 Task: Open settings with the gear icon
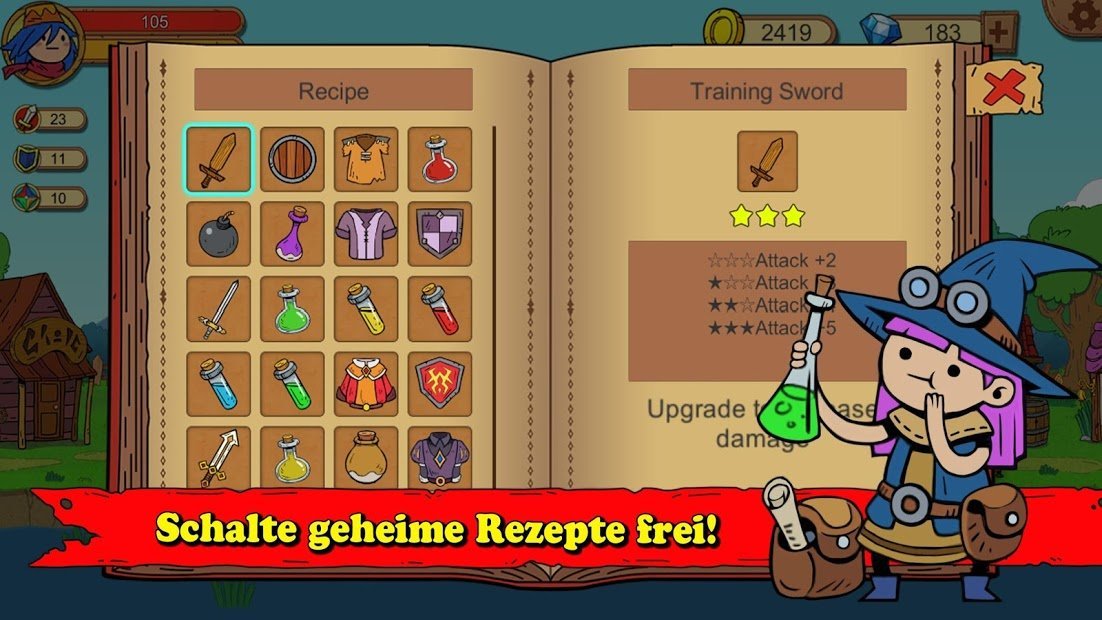[1079, 15]
